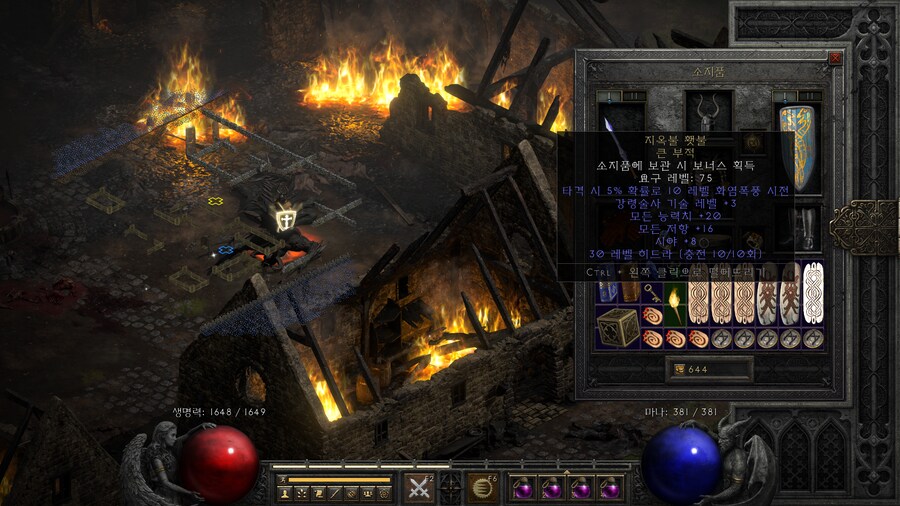Close the inventory panel
This screenshot has width=900, height=506.
(x=835, y=58)
